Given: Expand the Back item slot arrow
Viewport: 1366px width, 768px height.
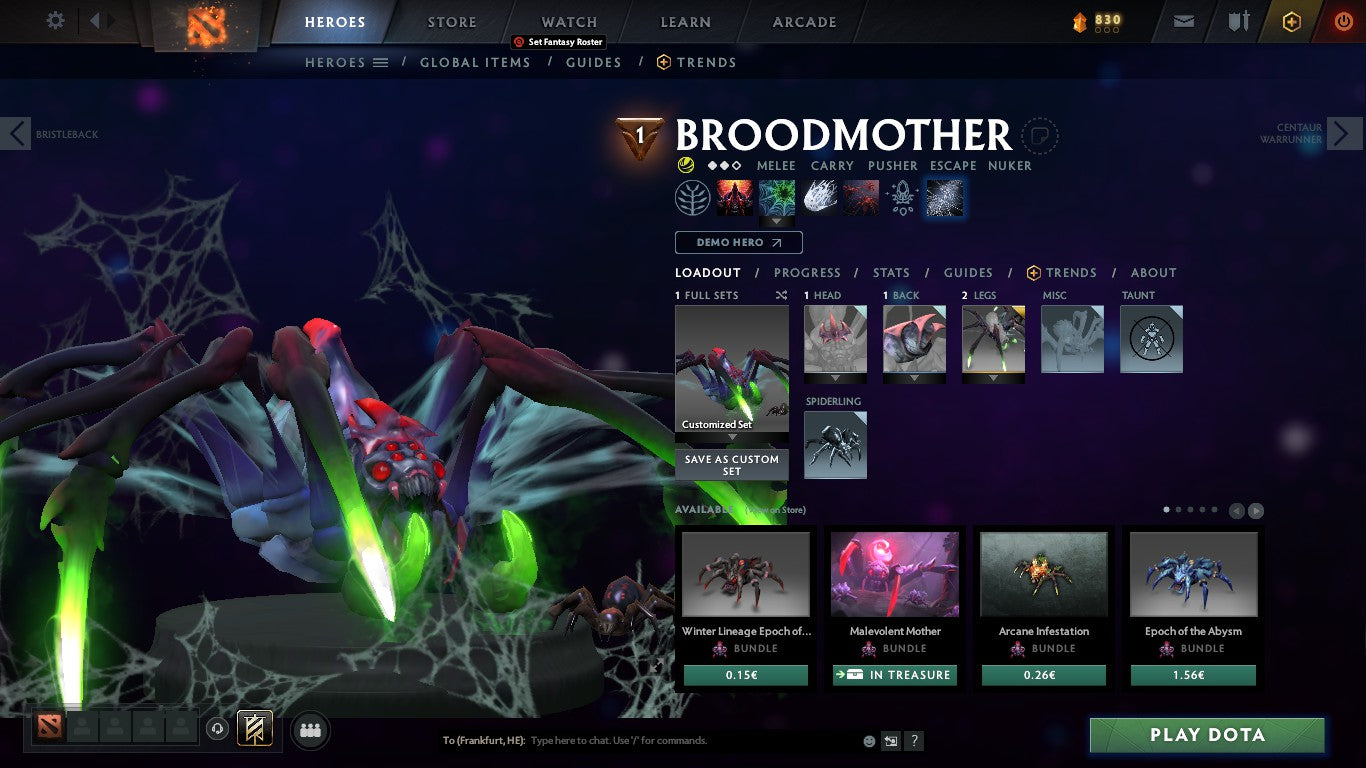Looking at the screenshot, I should click(x=915, y=378).
